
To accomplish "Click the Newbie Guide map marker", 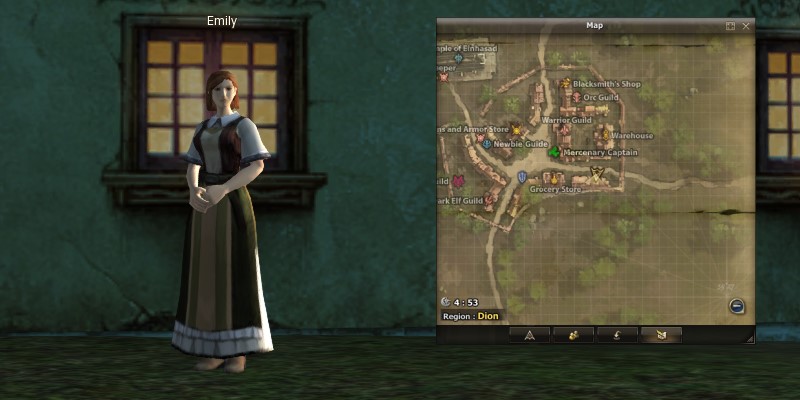I will pos(487,144).
